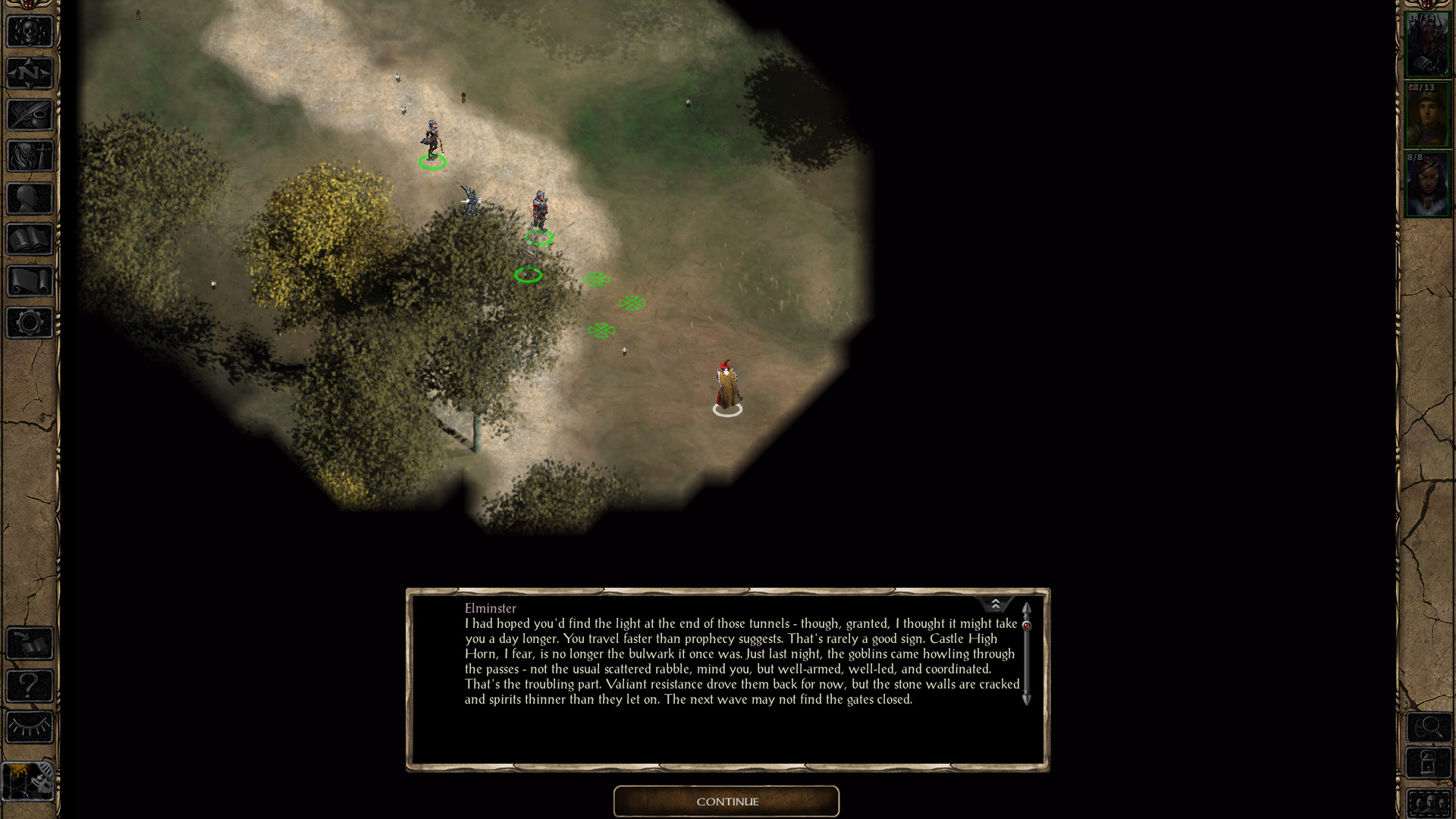Click the closed eye icon in the sidebar
This screenshot has width=1456, height=819.
coord(30,728)
